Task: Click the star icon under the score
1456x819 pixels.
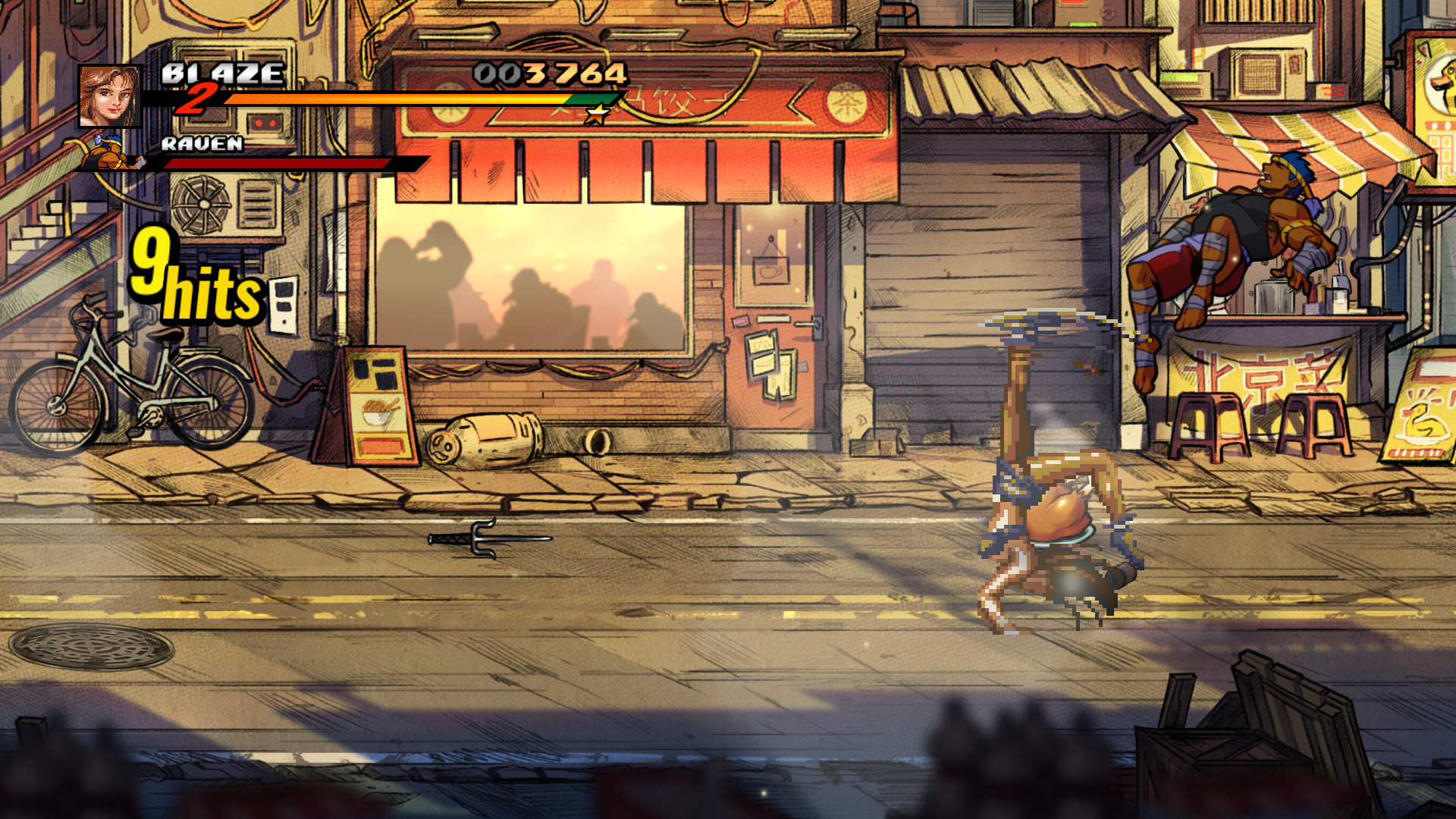Action: point(596,112)
